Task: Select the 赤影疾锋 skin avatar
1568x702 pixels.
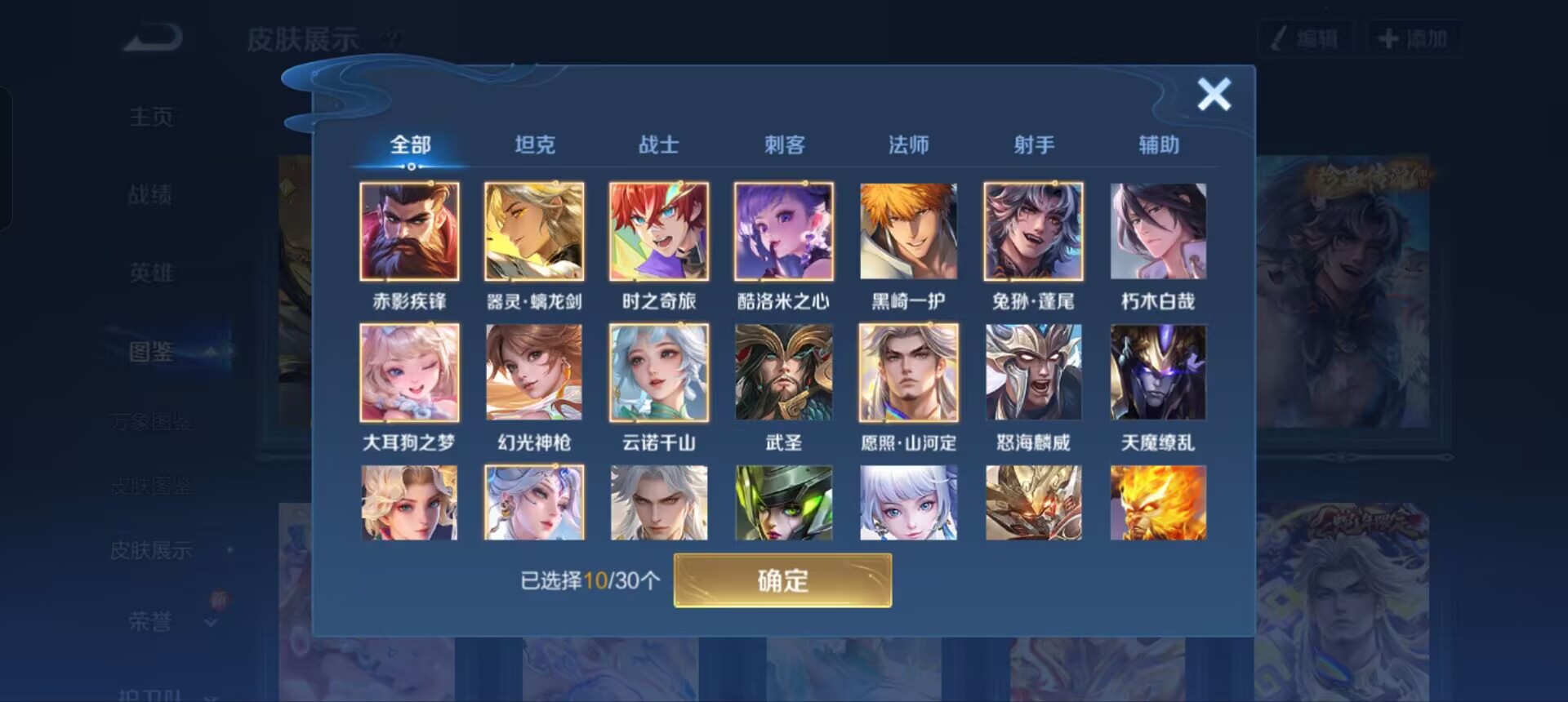Action: click(x=410, y=233)
